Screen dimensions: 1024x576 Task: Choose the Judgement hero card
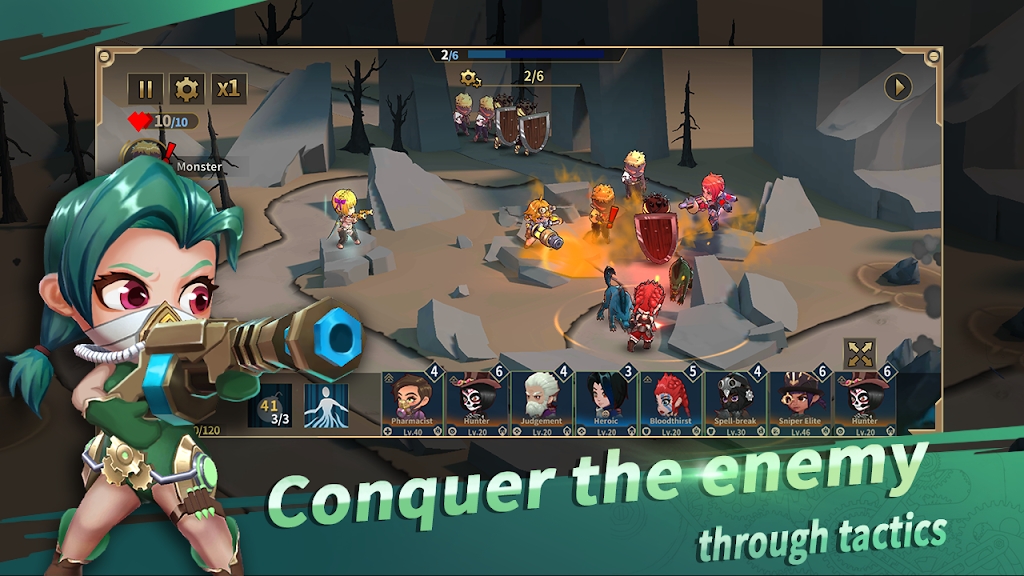(x=541, y=402)
